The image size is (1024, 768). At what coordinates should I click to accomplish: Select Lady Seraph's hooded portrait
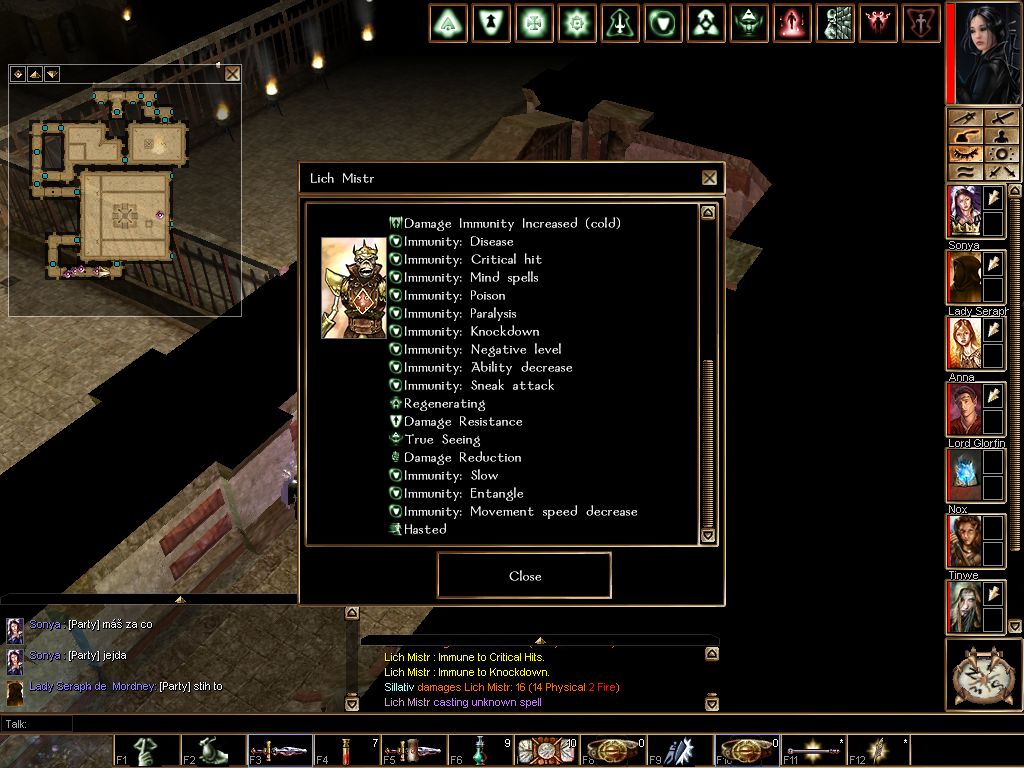pos(964,278)
